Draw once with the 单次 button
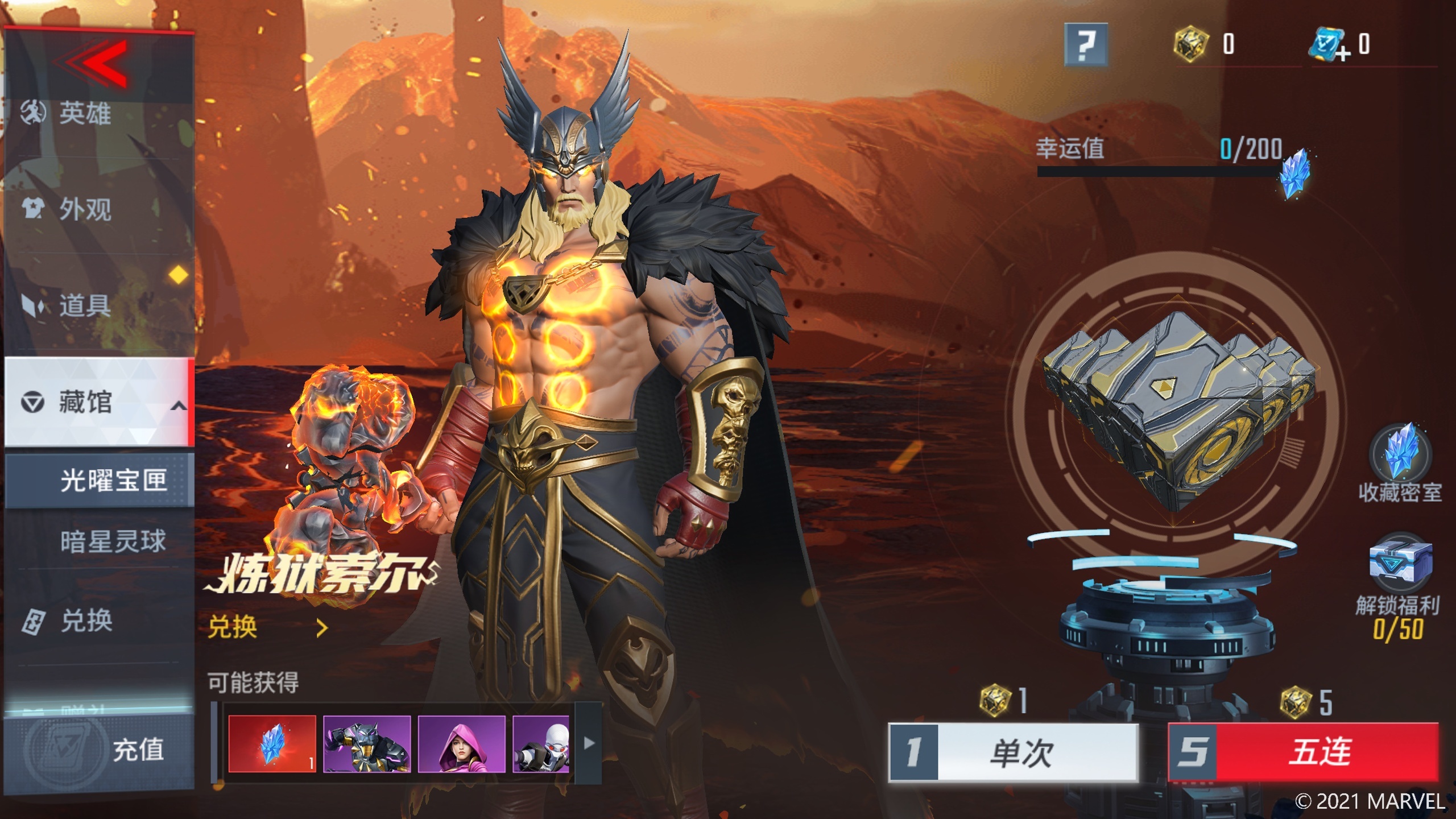 click(x=1013, y=752)
